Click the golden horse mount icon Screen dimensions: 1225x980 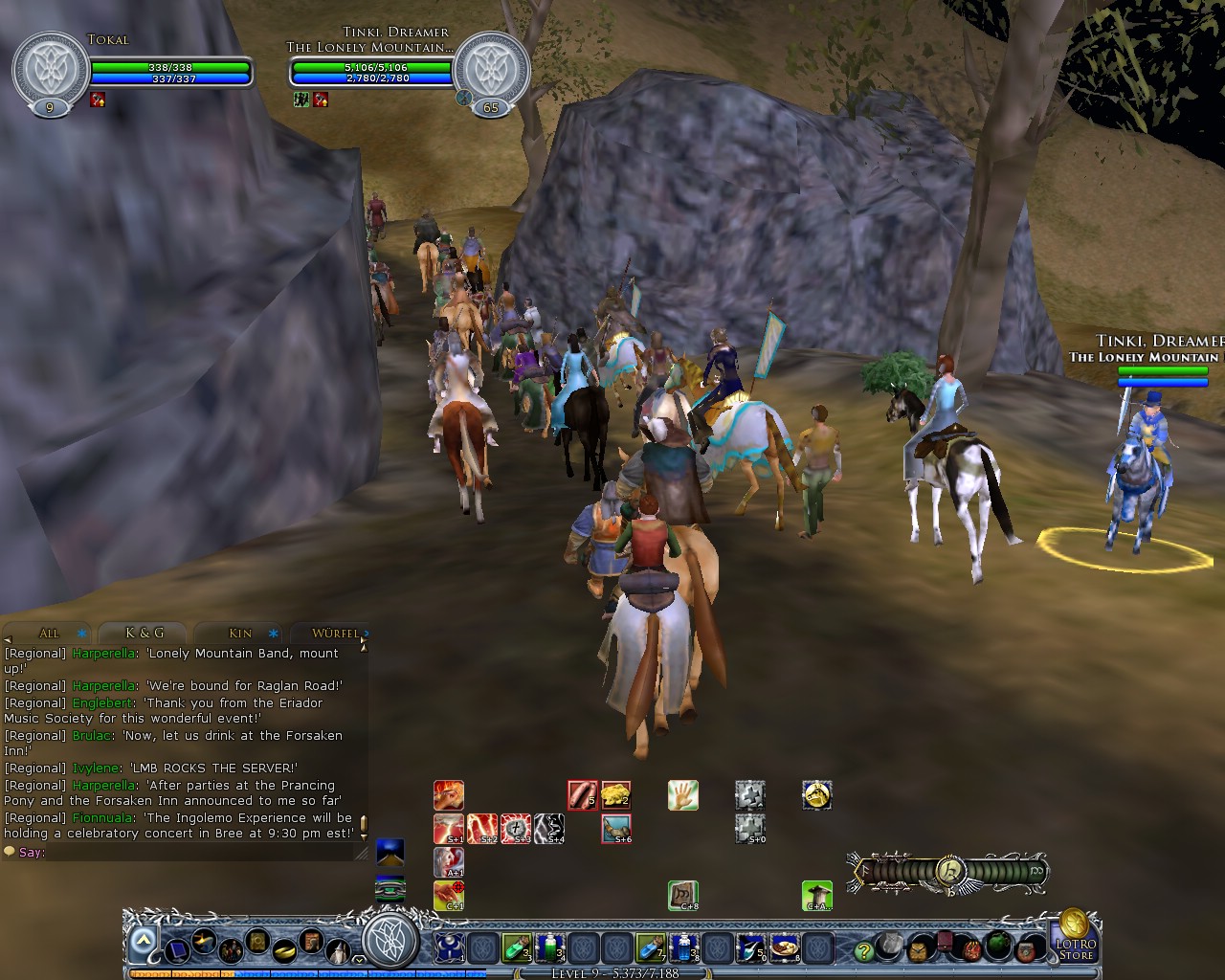pyautogui.click(x=816, y=794)
